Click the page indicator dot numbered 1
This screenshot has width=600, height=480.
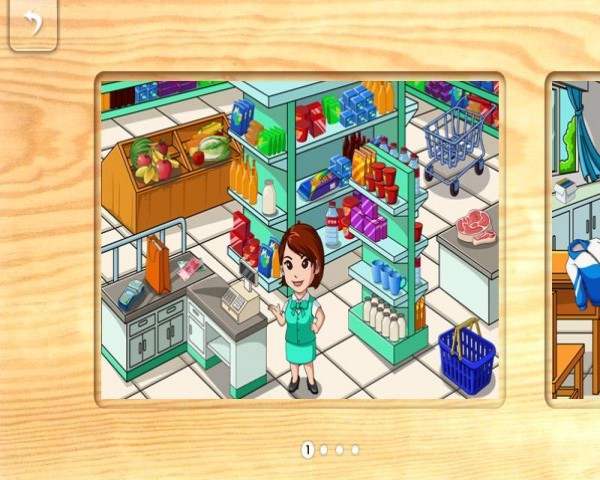(x=308, y=450)
